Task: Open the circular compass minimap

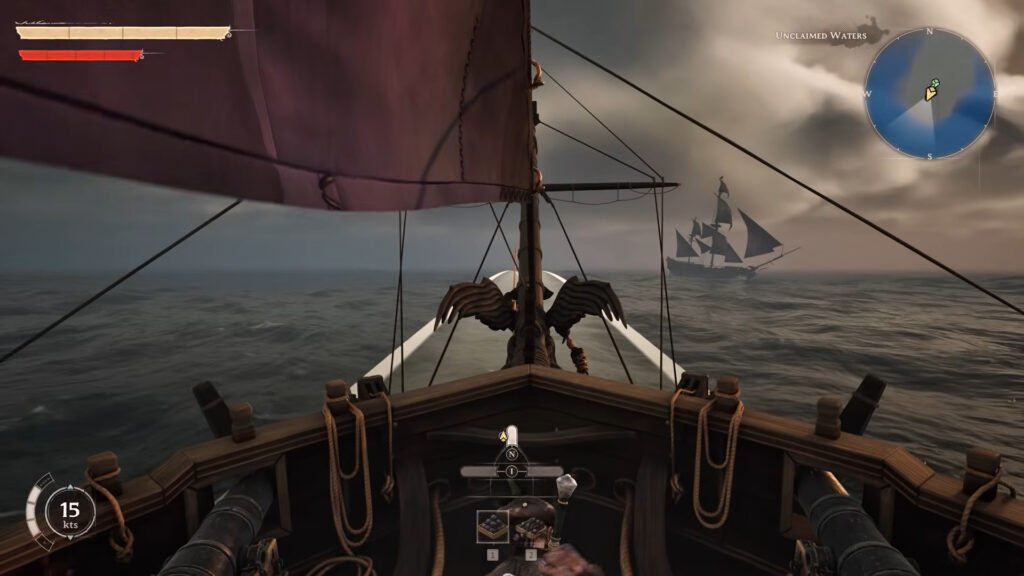Action: [929, 93]
